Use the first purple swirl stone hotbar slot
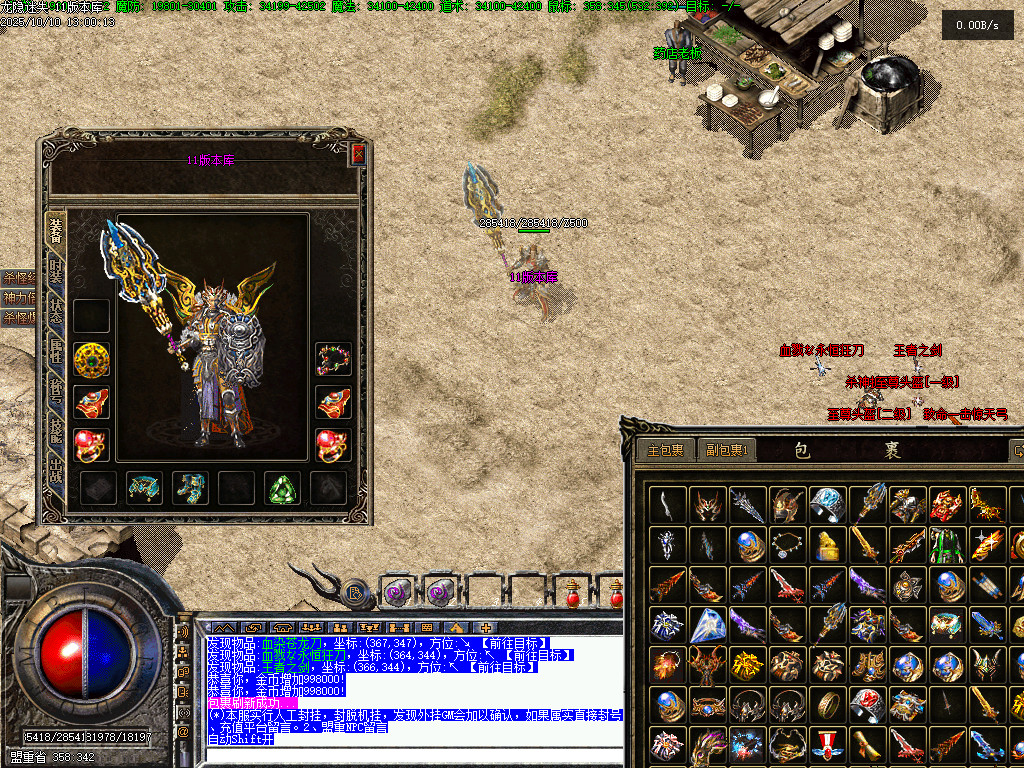Screen dimensions: 1024x768 397,593
